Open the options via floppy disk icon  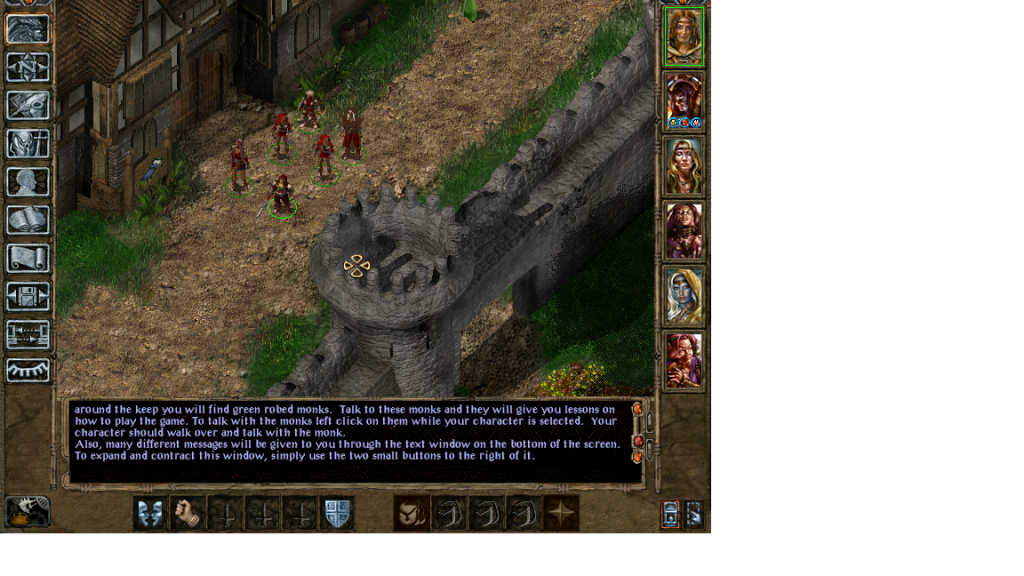pos(28,295)
